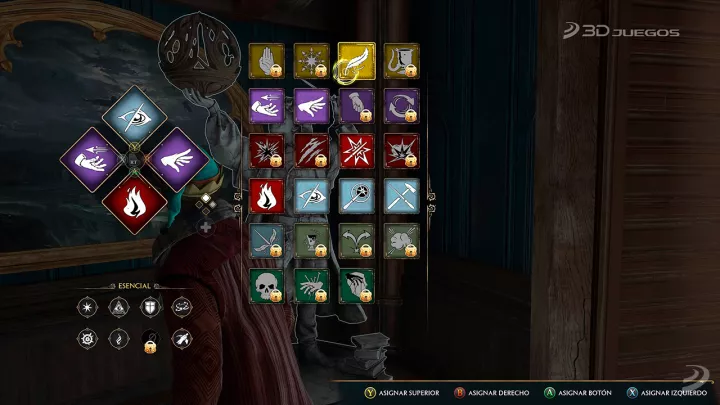Viewport: 720px width, 405px height.
Task: Choose the Depulso spell in the spell grid
Action: 311,105
